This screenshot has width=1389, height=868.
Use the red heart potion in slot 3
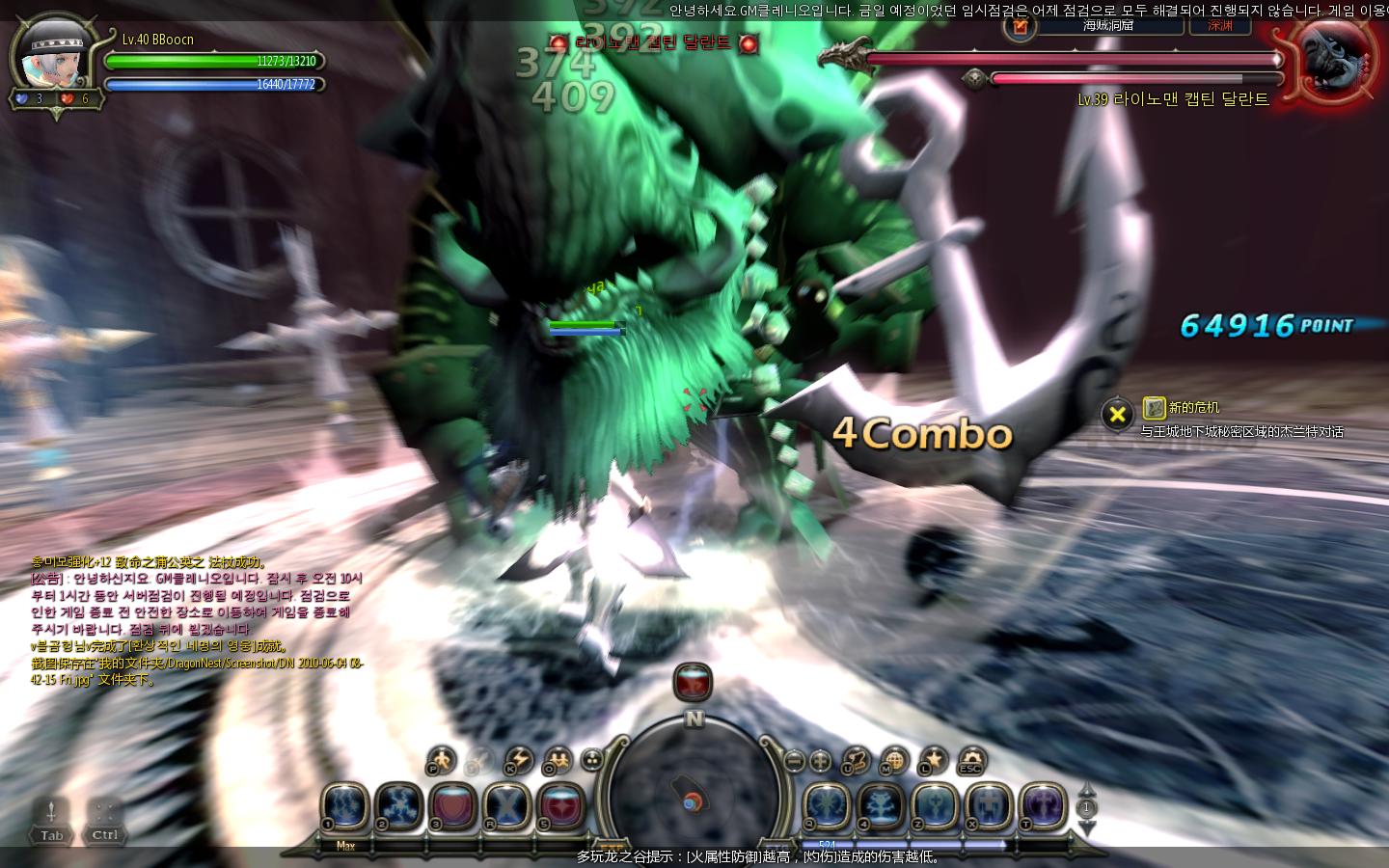click(x=452, y=805)
